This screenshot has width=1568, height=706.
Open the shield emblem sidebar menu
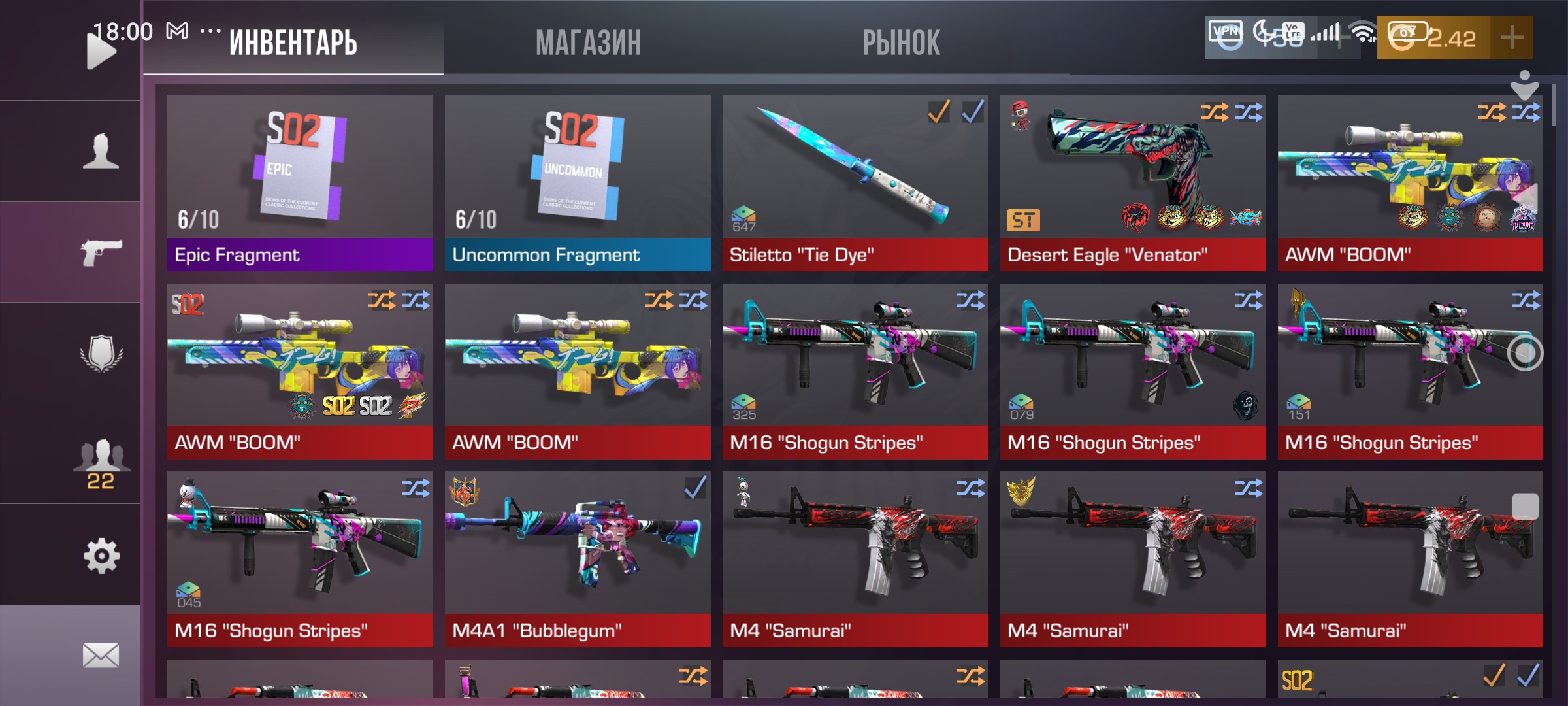pos(101,353)
